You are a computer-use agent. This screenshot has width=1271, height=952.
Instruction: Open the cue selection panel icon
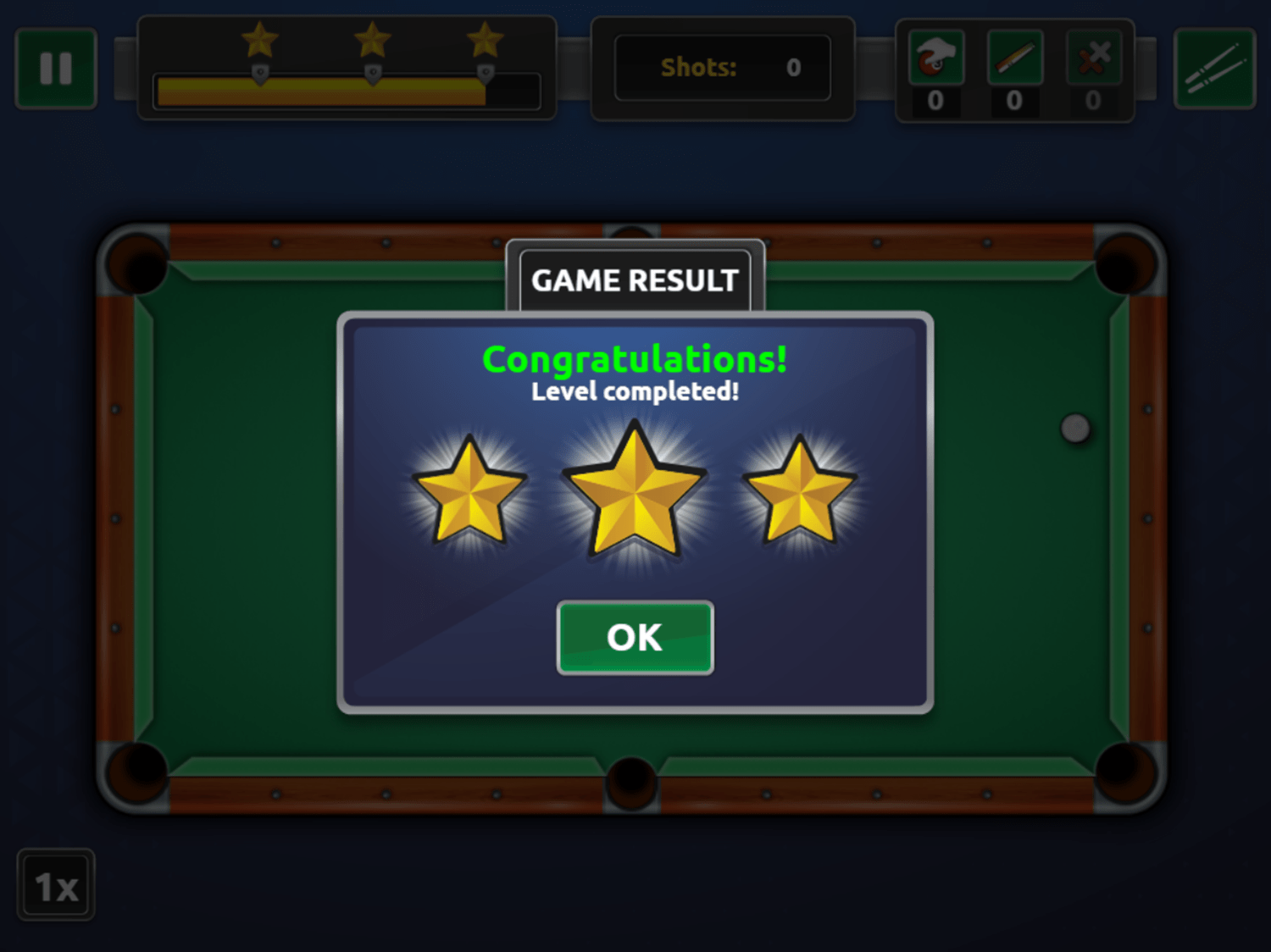[1214, 67]
